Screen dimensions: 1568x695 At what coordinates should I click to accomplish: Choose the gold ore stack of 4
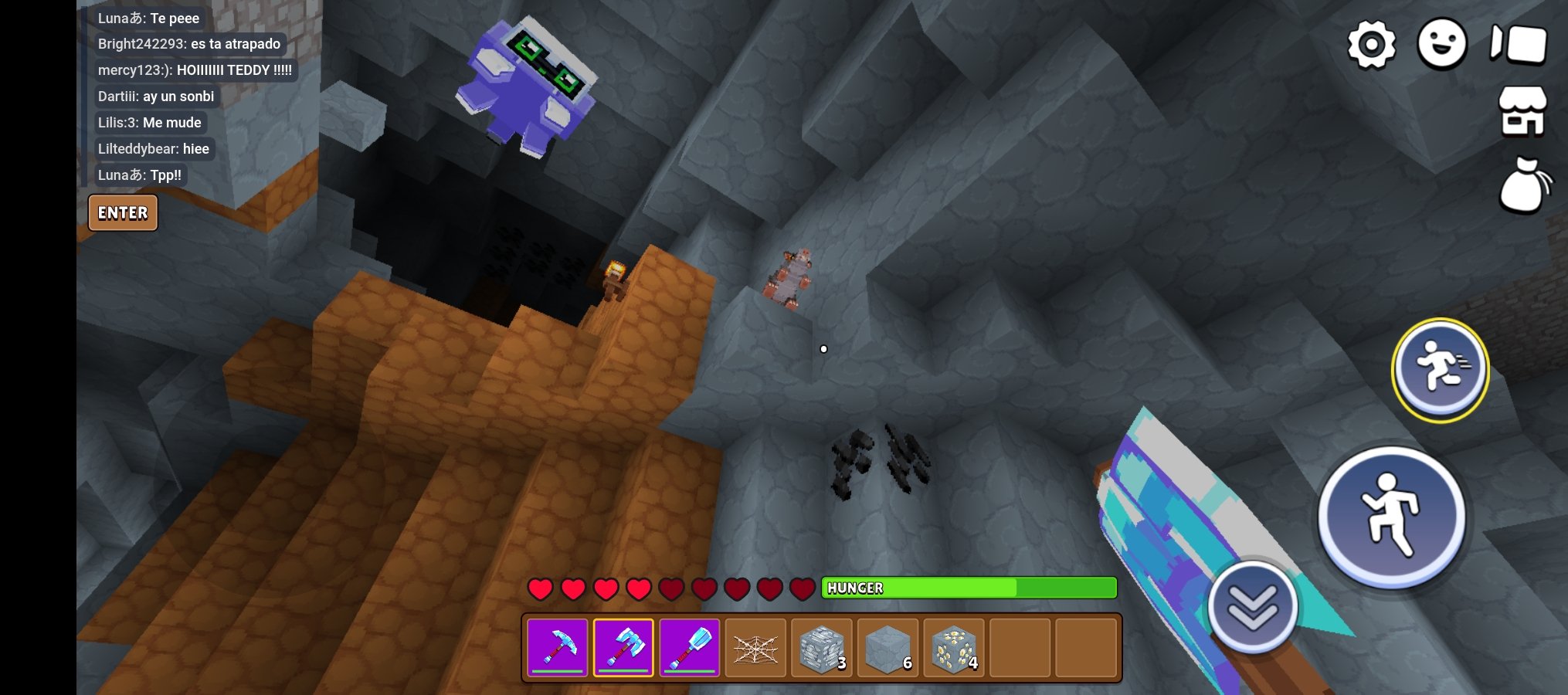954,647
